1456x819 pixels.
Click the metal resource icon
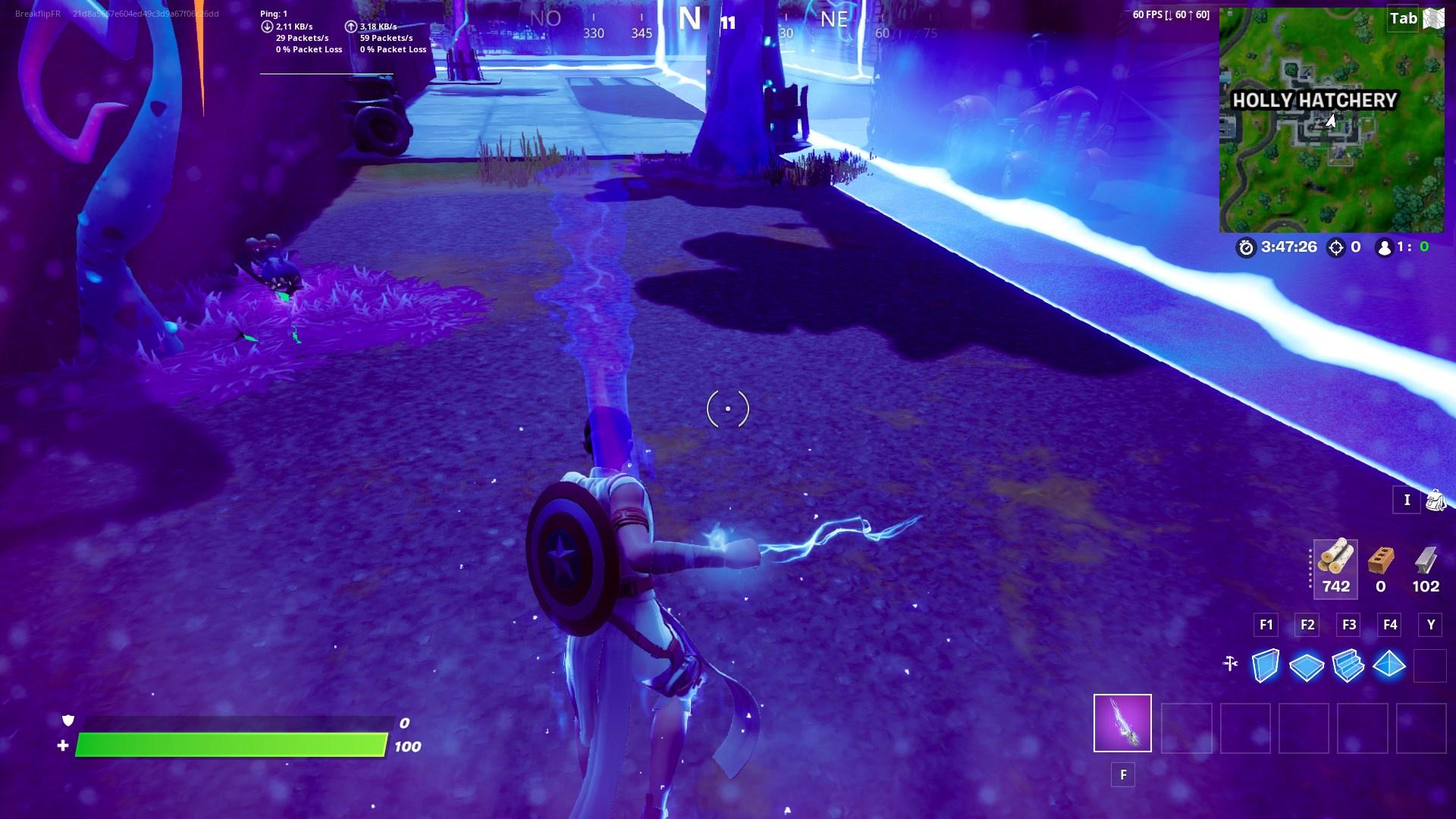pyautogui.click(x=1426, y=561)
